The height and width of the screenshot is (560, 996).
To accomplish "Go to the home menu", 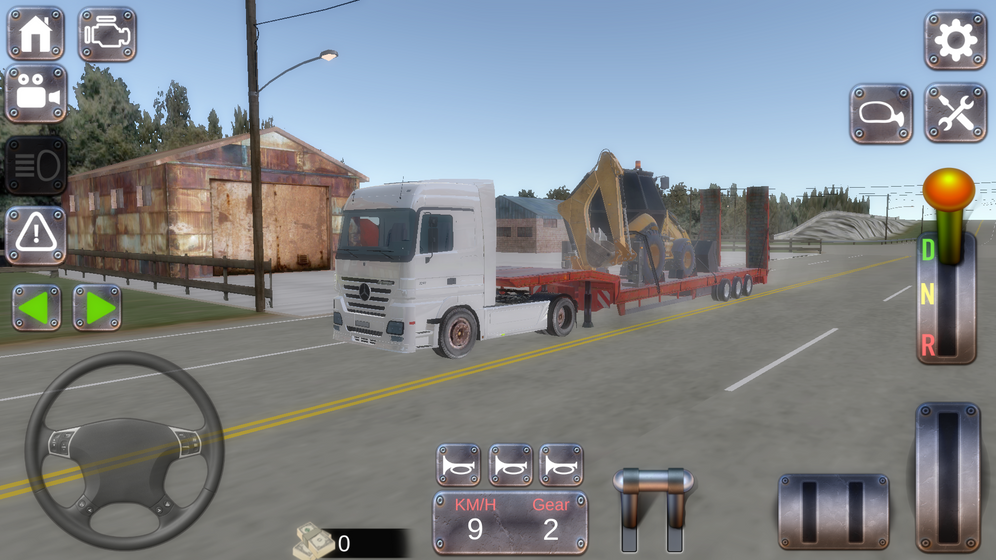I will pos(36,34).
